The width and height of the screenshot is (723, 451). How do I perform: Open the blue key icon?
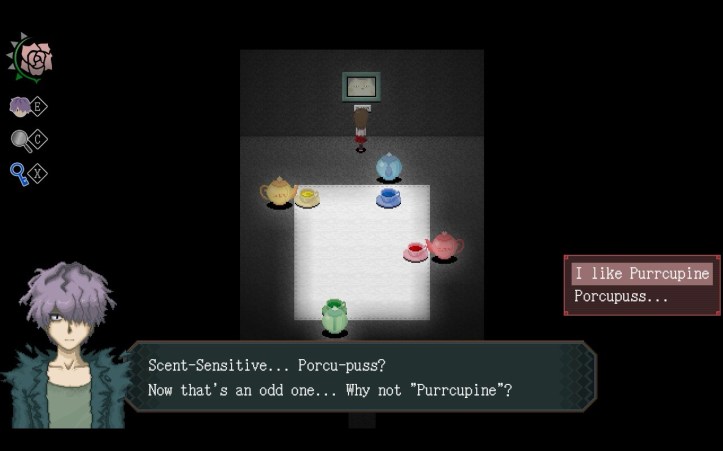(x=19, y=174)
